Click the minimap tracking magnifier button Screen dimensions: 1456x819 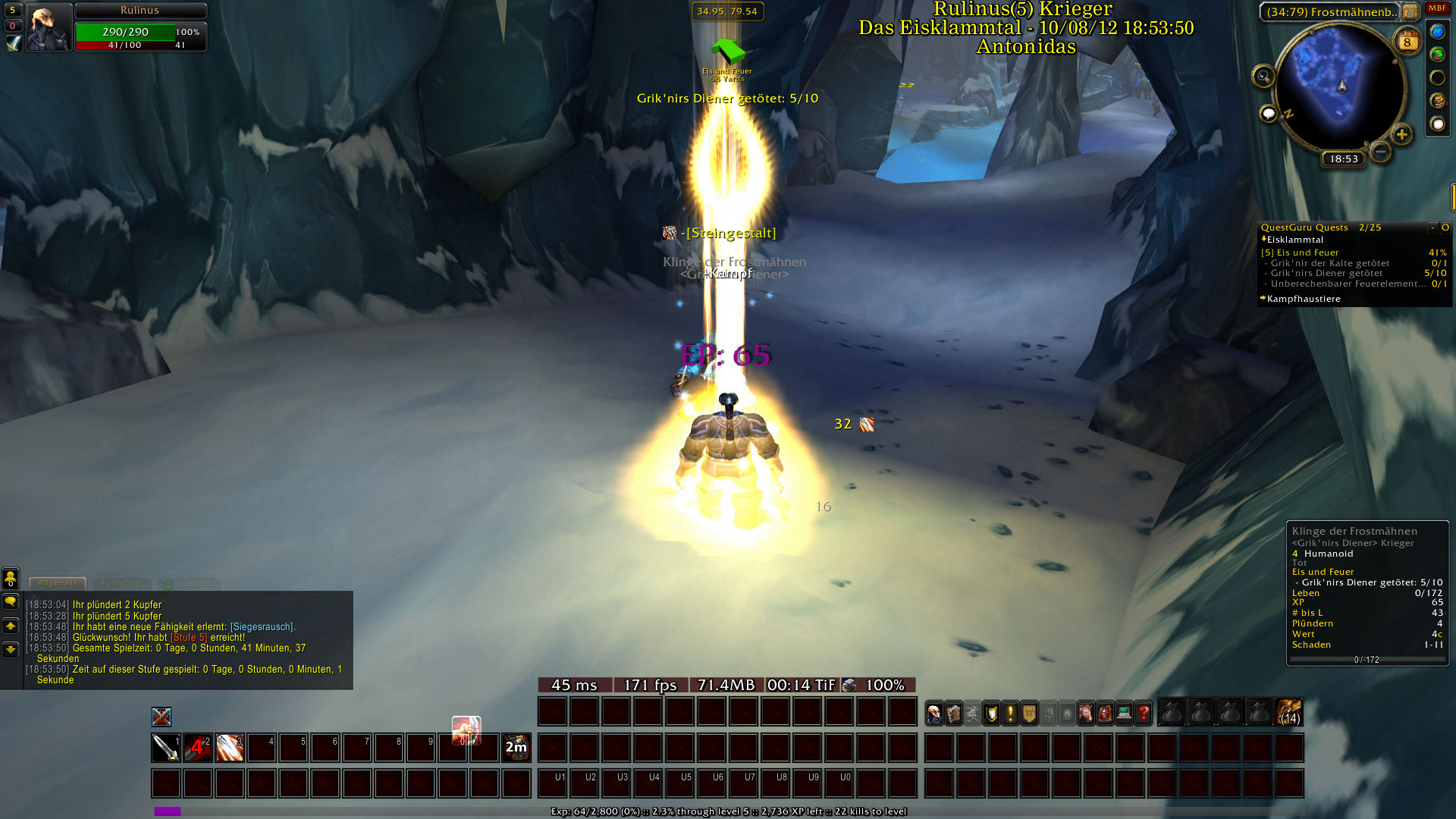click(x=1263, y=76)
